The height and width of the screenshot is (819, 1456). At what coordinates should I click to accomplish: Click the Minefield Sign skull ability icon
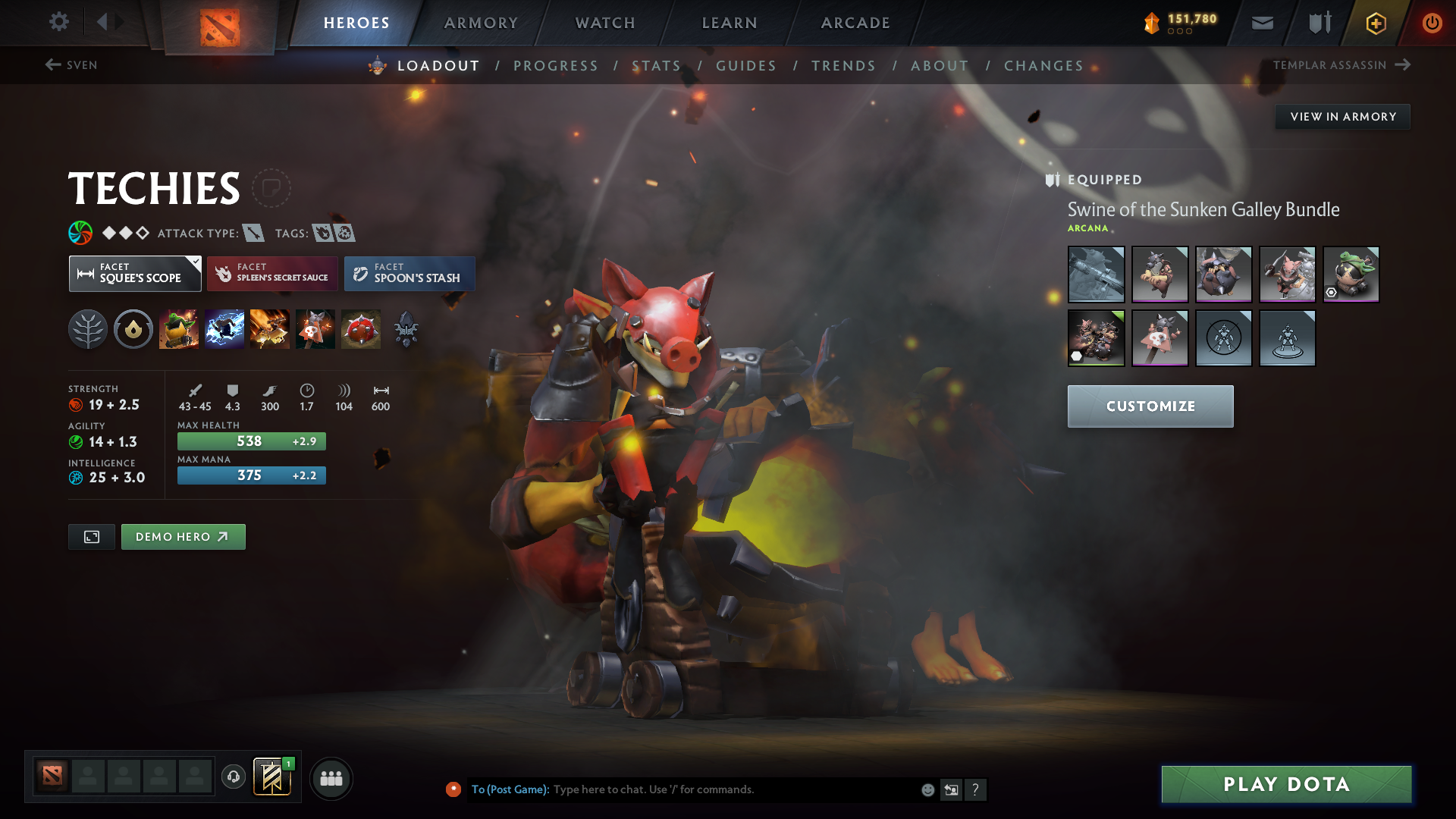pos(315,328)
